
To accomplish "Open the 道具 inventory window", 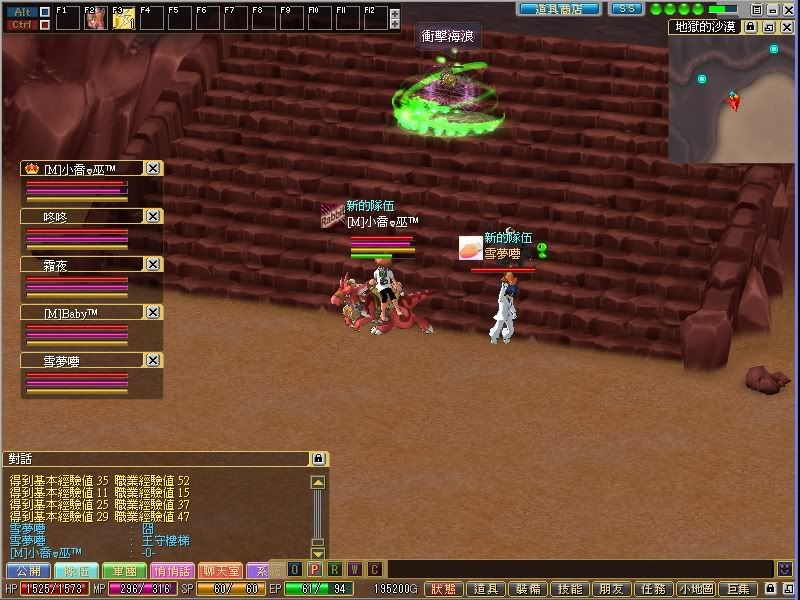I will pyautogui.click(x=487, y=590).
